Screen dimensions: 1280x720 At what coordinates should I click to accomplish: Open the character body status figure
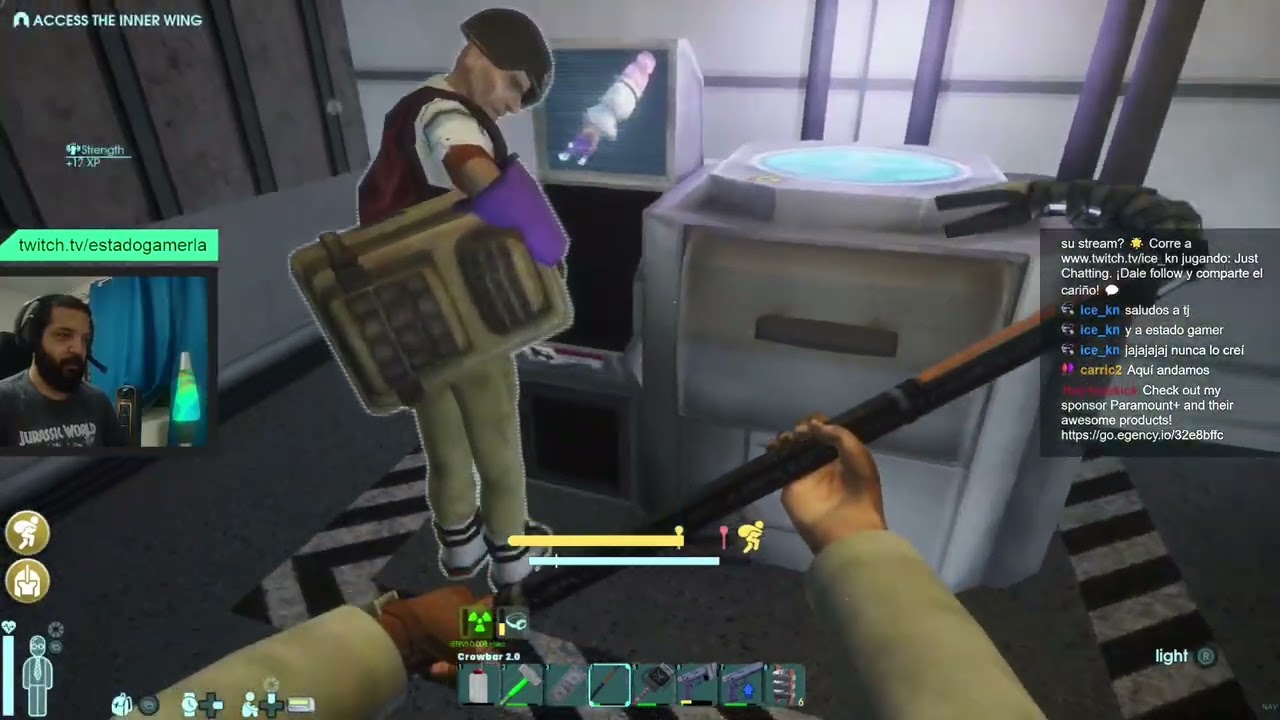tap(39, 672)
